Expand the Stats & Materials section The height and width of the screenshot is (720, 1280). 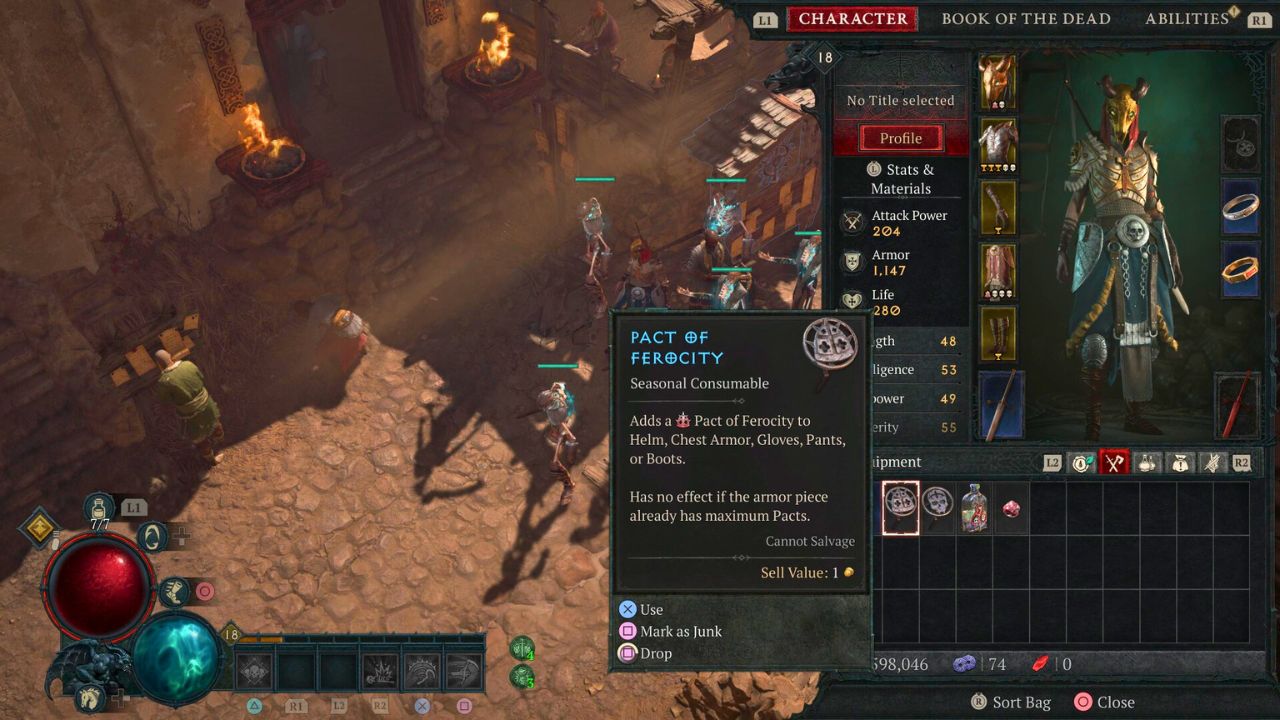(x=901, y=178)
